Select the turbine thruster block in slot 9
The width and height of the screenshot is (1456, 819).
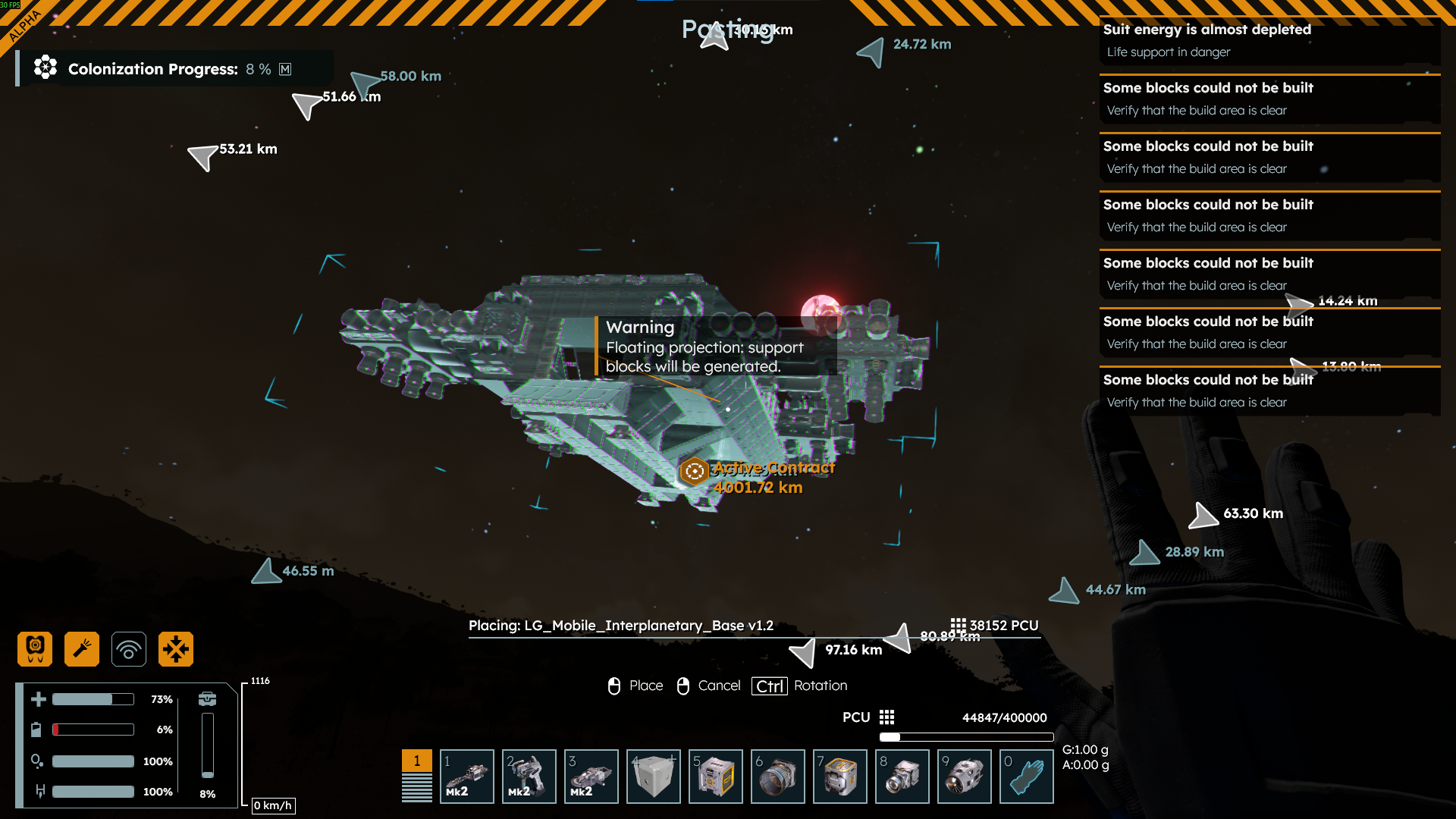tap(964, 776)
